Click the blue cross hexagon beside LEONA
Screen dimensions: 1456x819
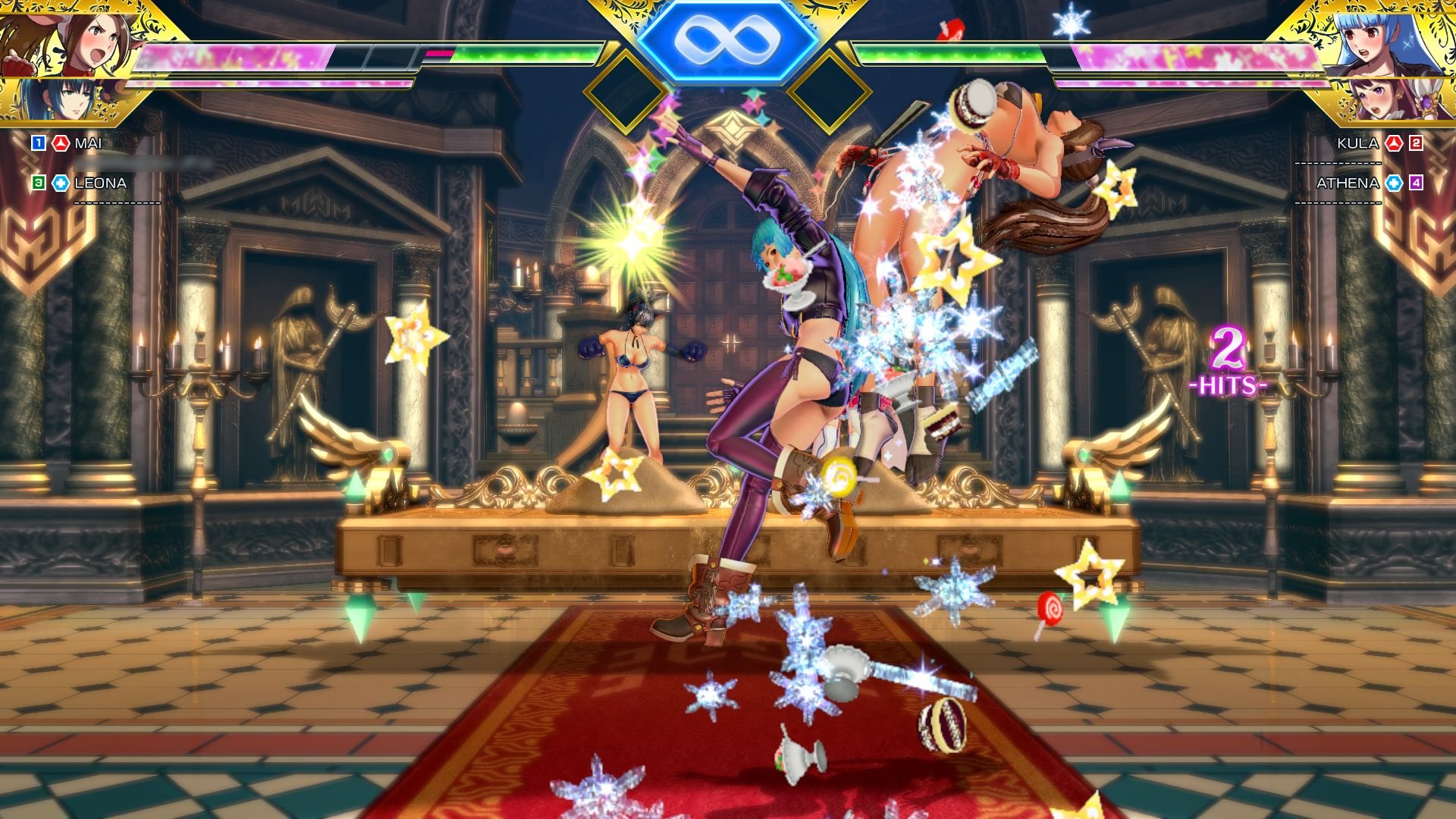(x=61, y=182)
